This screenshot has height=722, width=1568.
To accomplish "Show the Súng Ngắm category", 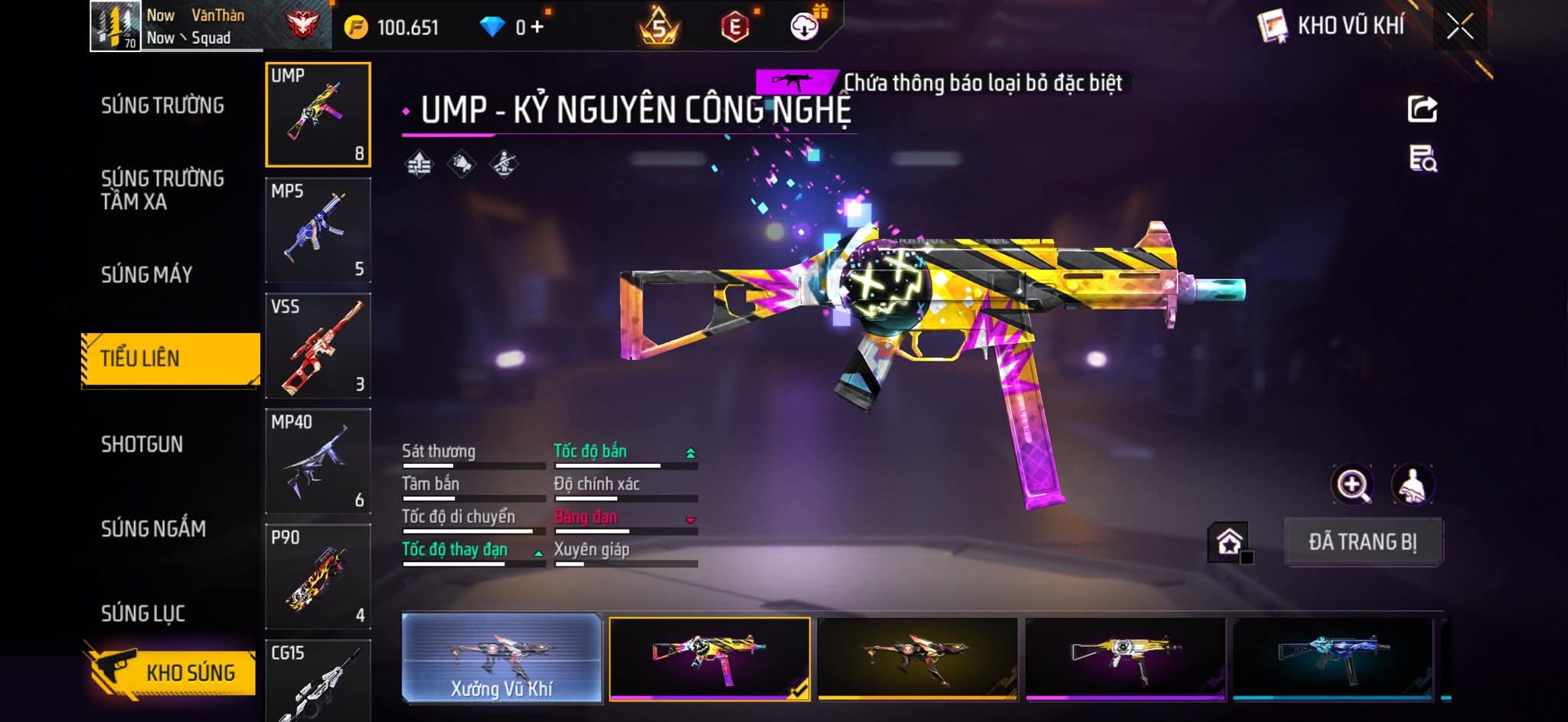I will tap(153, 529).
